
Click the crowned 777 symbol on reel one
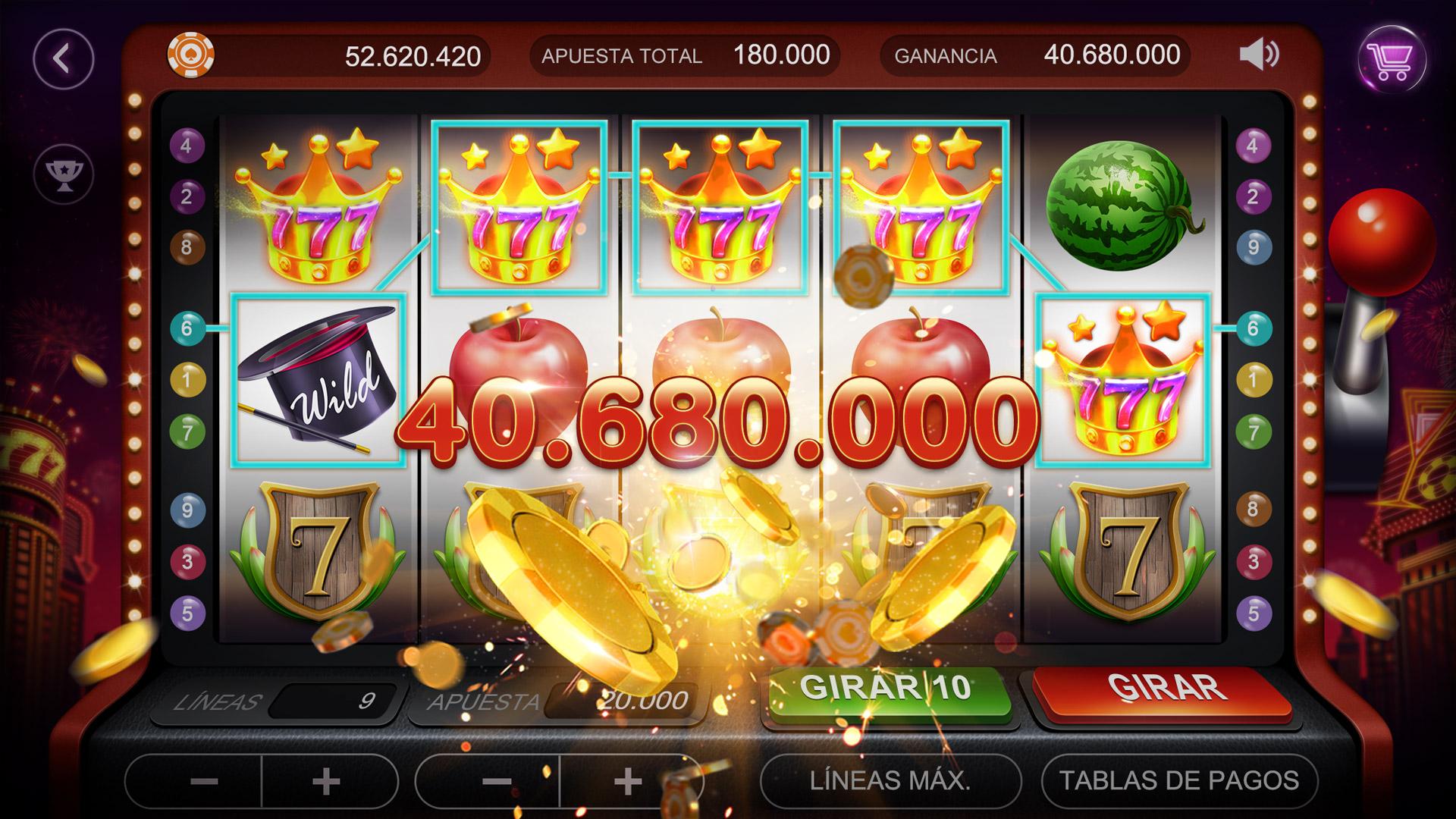(318, 205)
